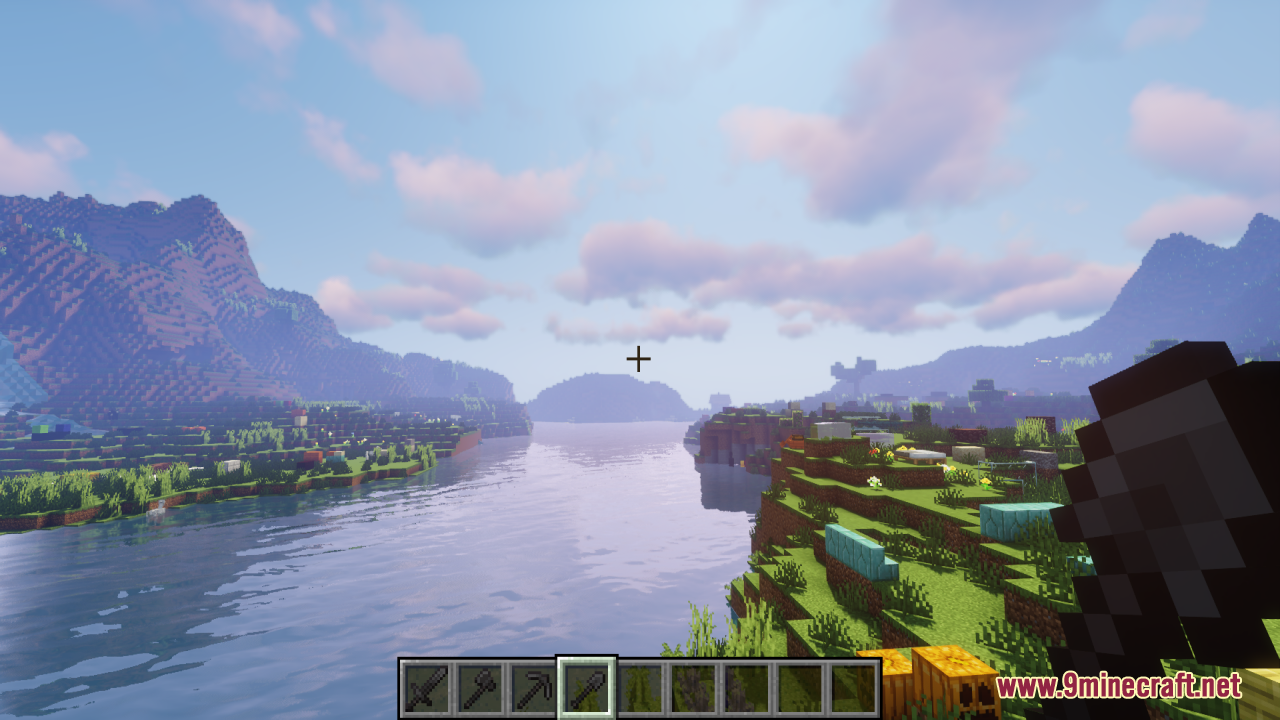1280x720 pixels.
Task: Select the sword hotbar slot
Action: tap(426, 688)
